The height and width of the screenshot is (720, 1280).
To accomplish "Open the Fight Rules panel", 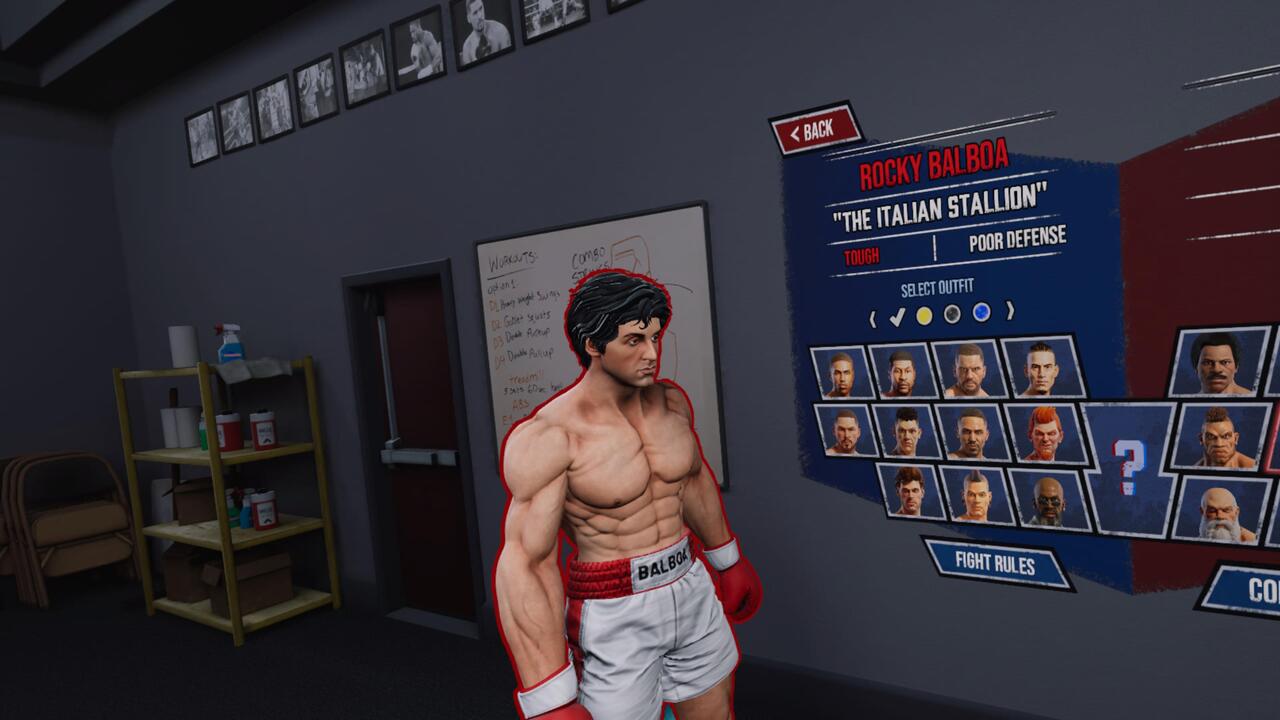I will coord(995,563).
